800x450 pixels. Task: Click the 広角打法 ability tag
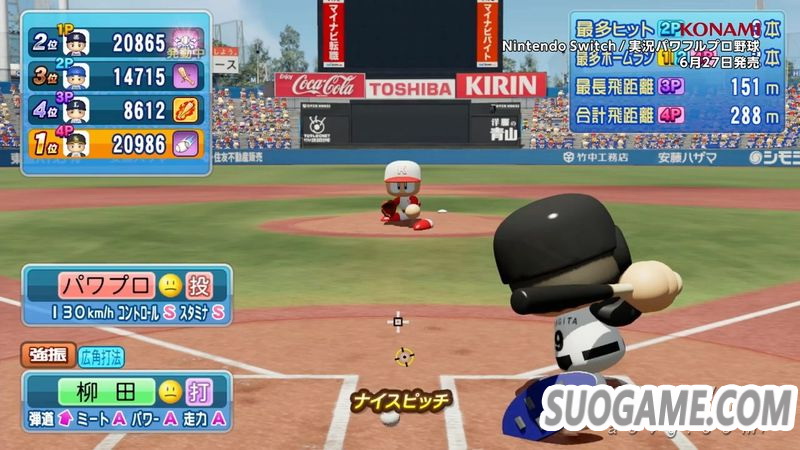(x=101, y=356)
